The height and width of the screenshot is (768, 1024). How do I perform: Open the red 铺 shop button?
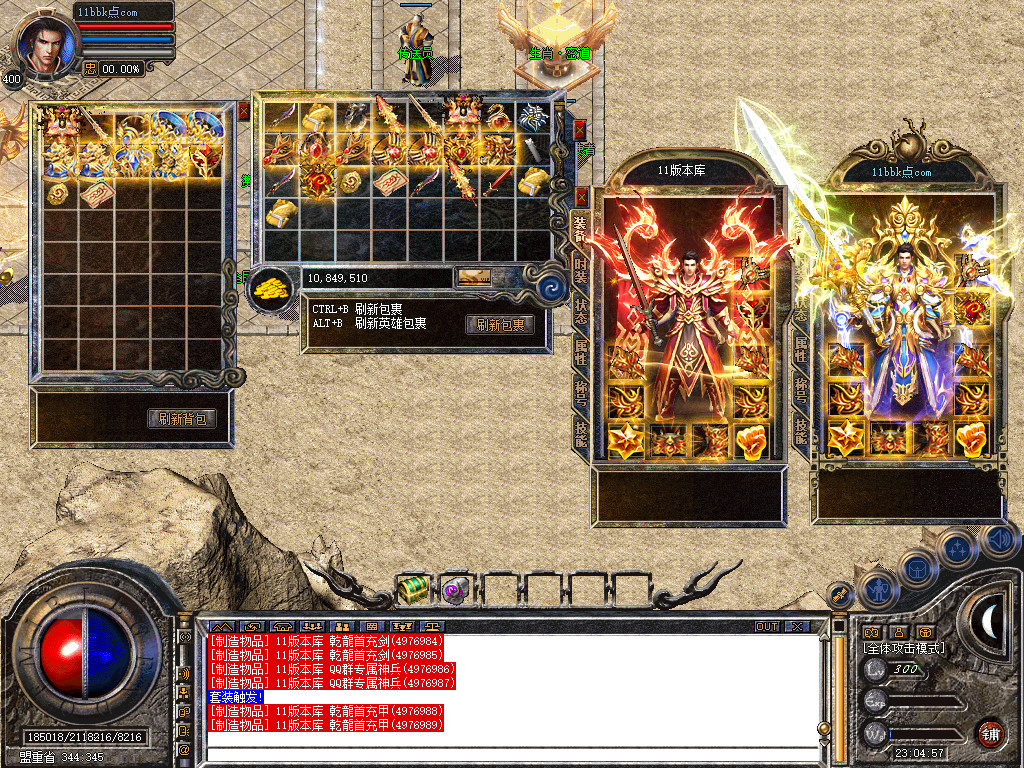(990, 733)
